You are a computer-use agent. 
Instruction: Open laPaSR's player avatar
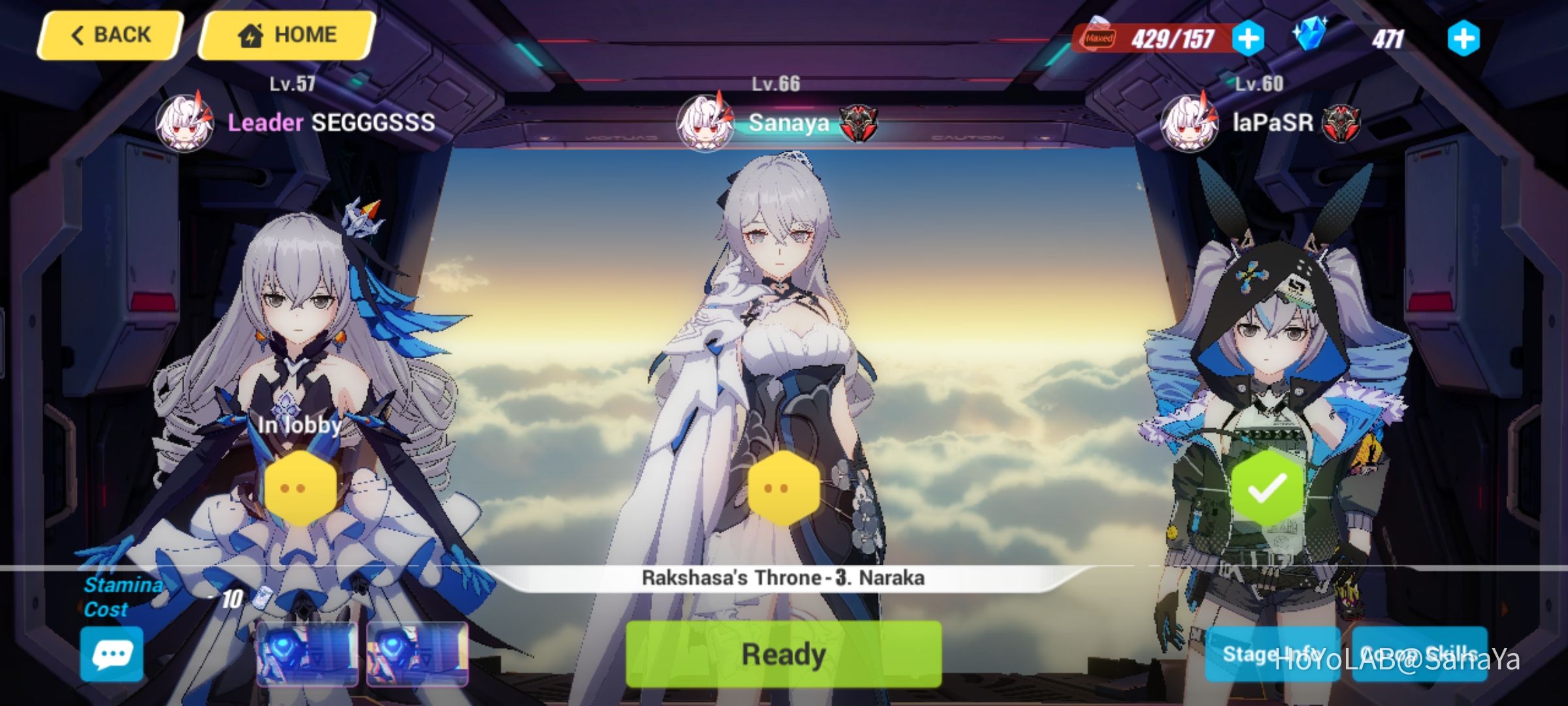pyautogui.click(x=1190, y=122)
